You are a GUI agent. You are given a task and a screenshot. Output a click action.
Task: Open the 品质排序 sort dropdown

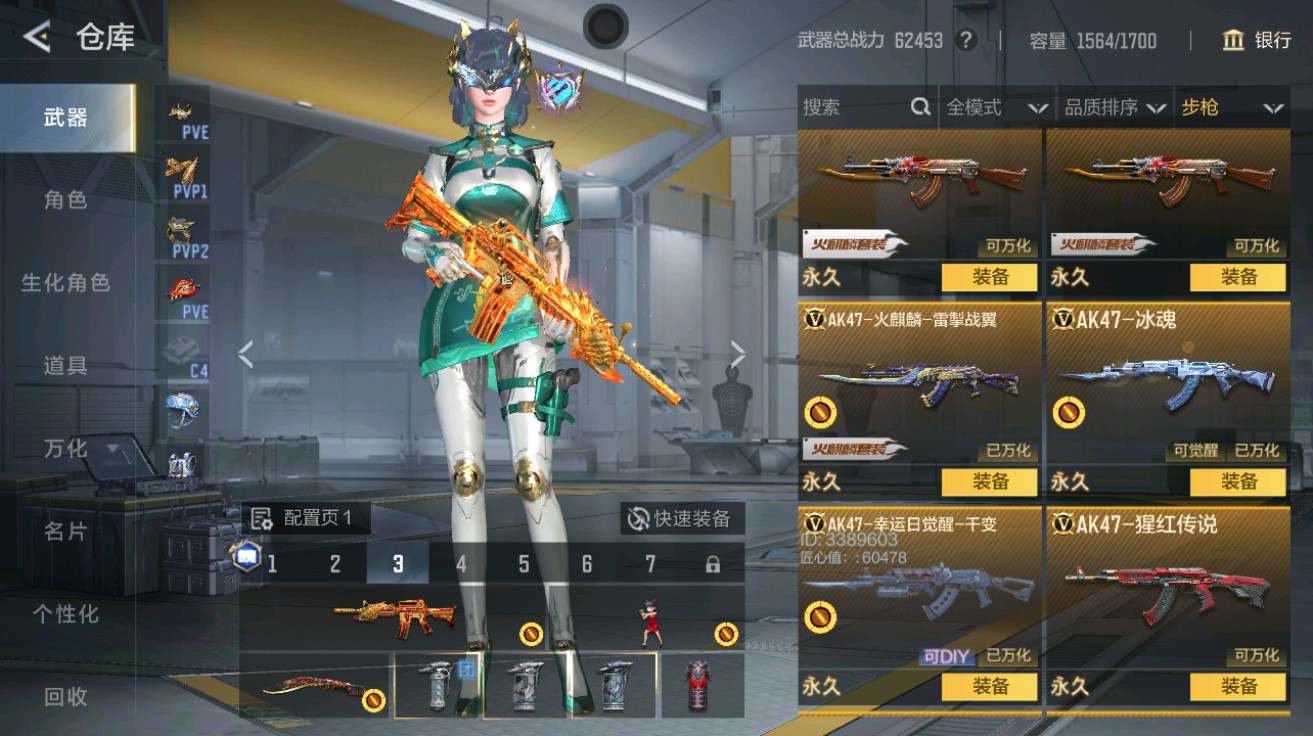pos(1115,107)
